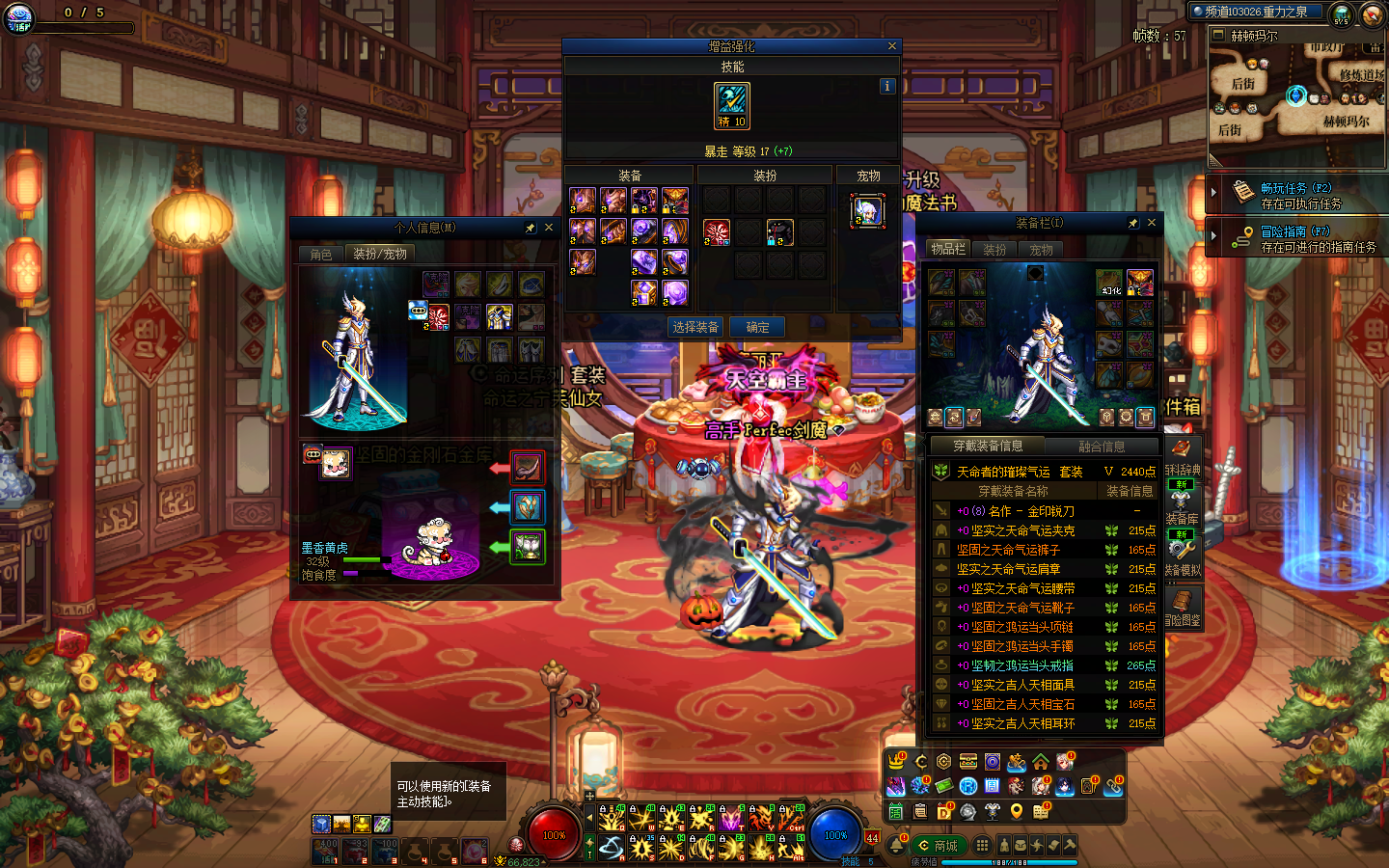Open the 融合信息 fusion info tab

(x=1102, y=447)
